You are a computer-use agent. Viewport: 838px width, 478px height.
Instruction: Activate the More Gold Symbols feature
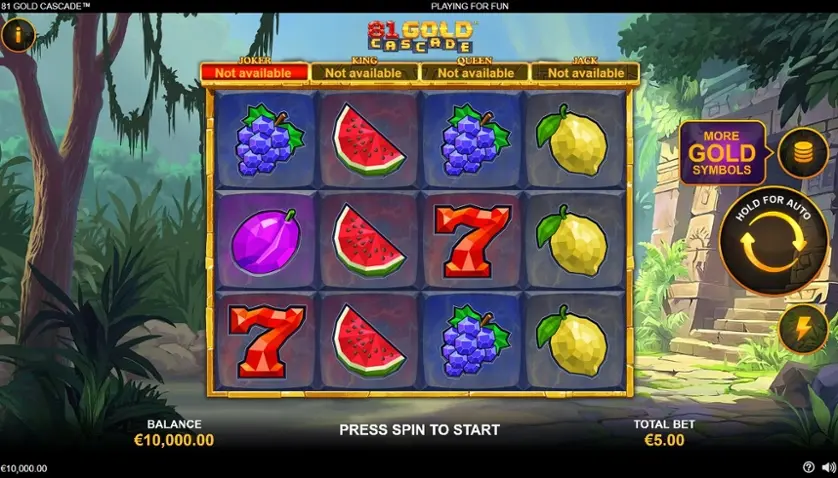click(722, 152)
